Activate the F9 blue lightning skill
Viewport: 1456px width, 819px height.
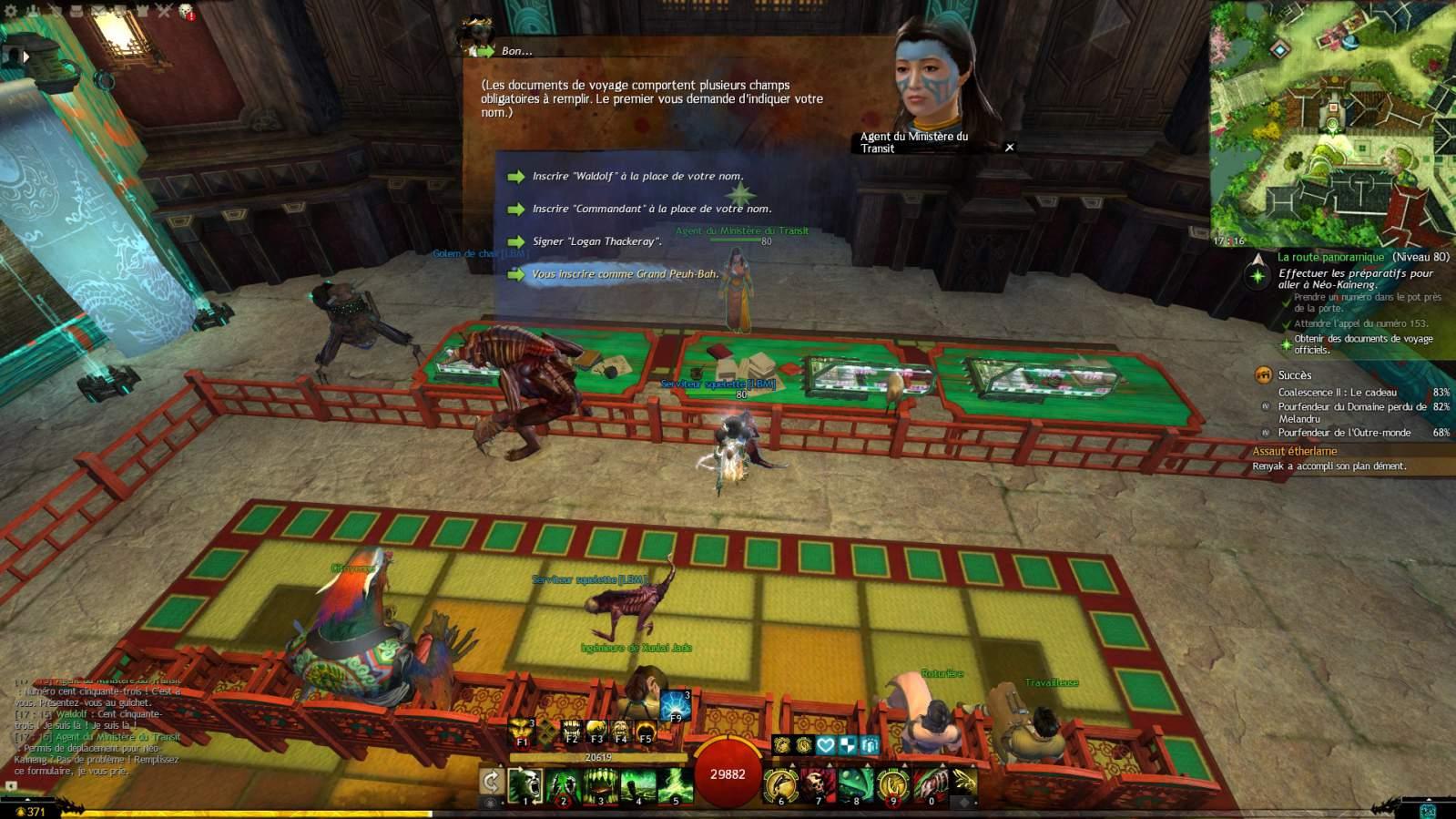coord(676,706)
